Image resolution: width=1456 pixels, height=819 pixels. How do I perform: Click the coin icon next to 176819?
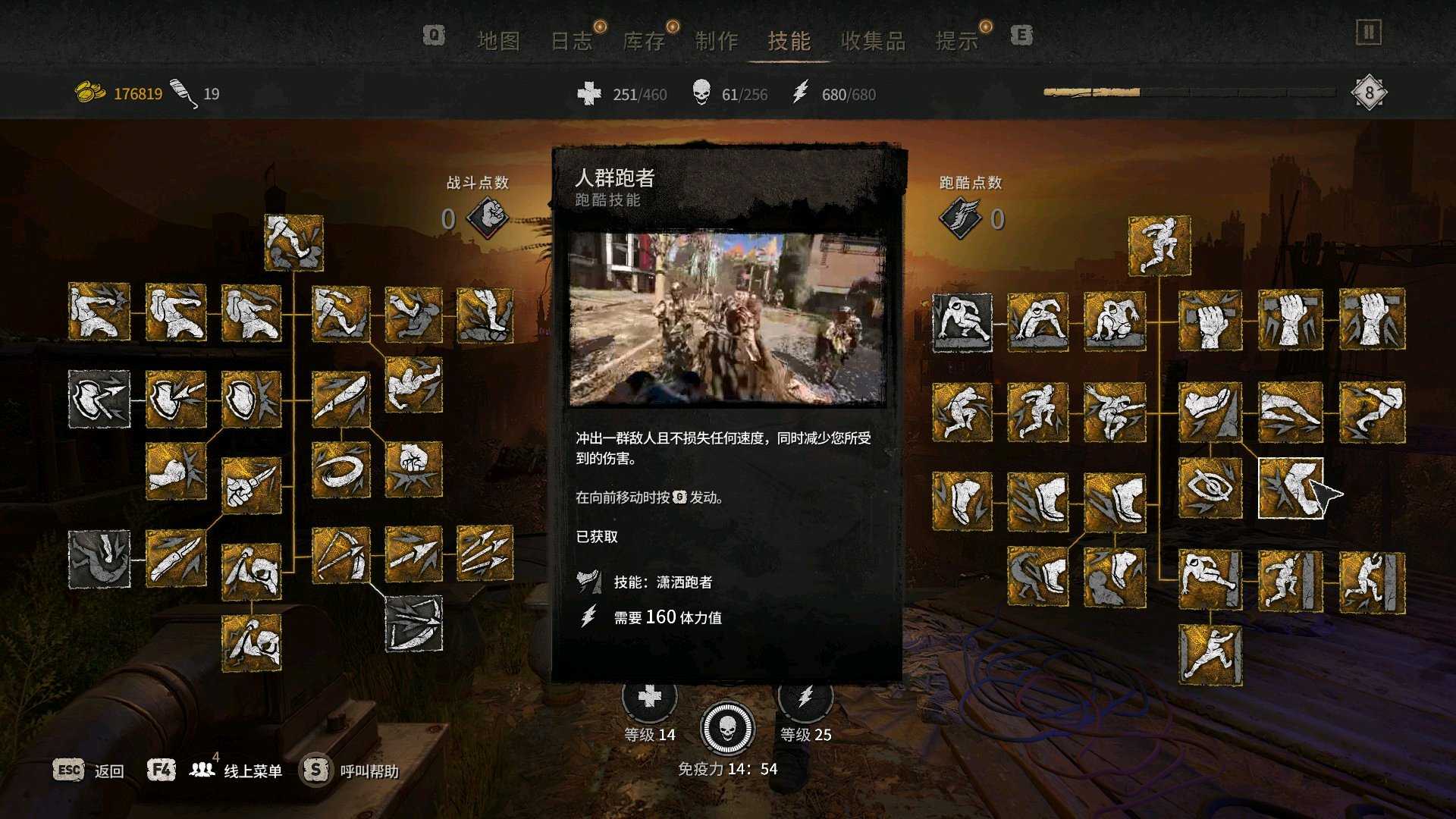click(91, 91)
